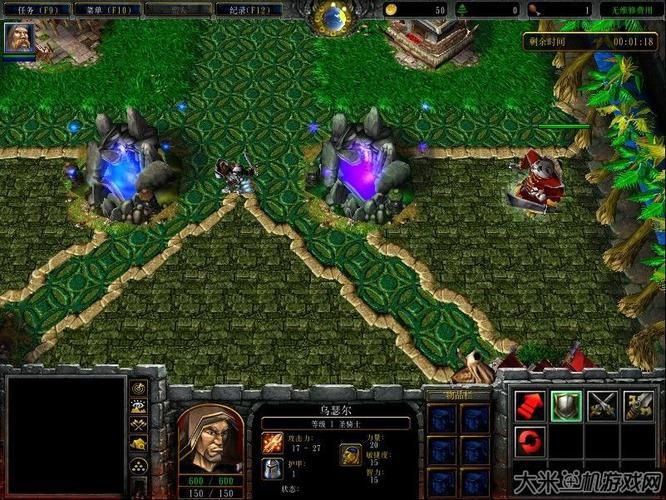The image size is (666, 500).
Task: Select the Attack command icon
Action: coord(638,404)
